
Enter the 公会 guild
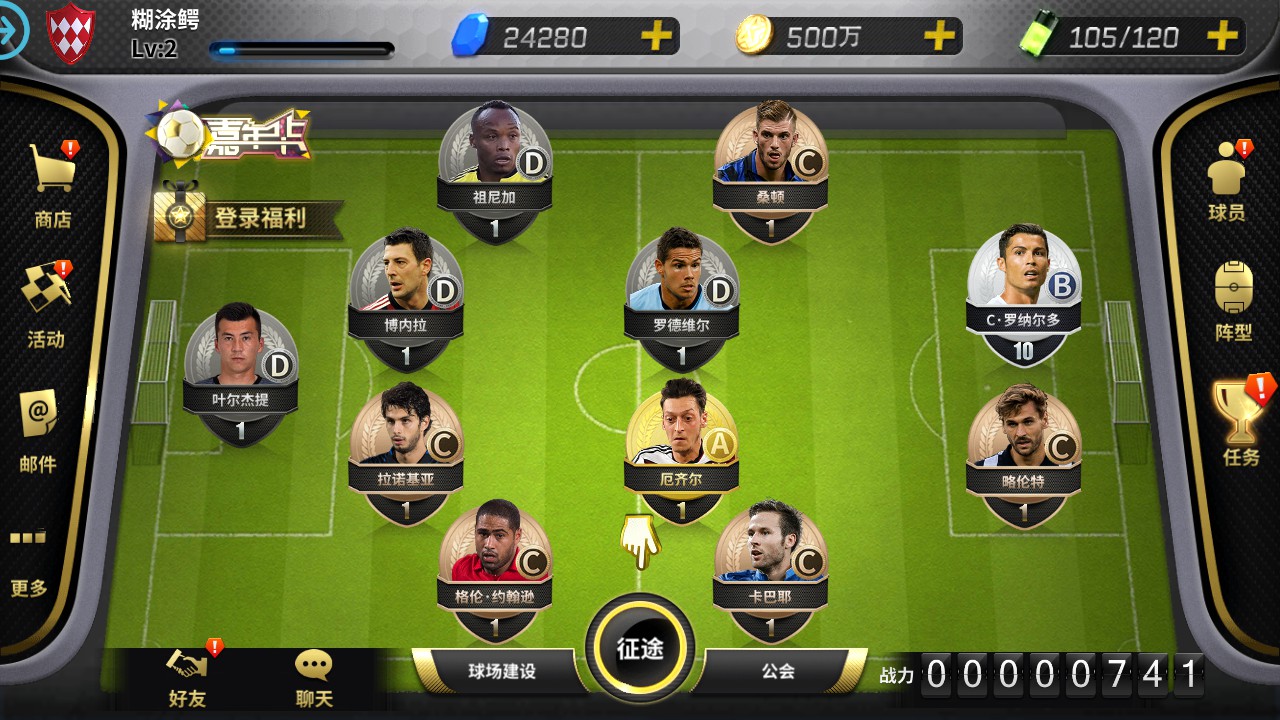coord(778,671)
